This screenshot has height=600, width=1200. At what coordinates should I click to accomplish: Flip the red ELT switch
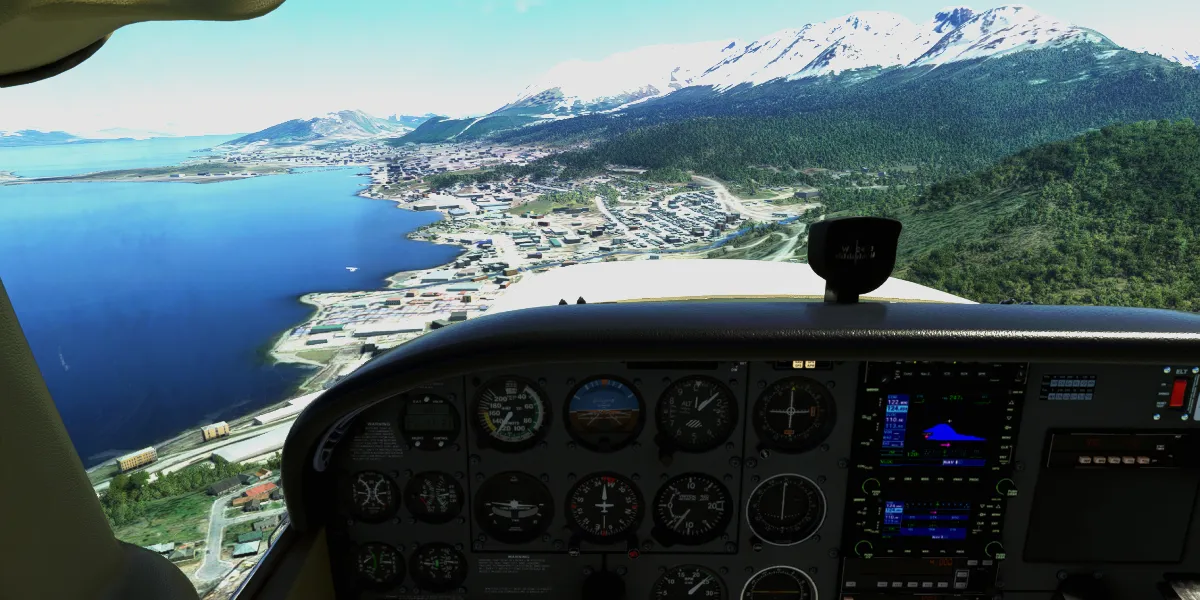(x=1178, y=392)
